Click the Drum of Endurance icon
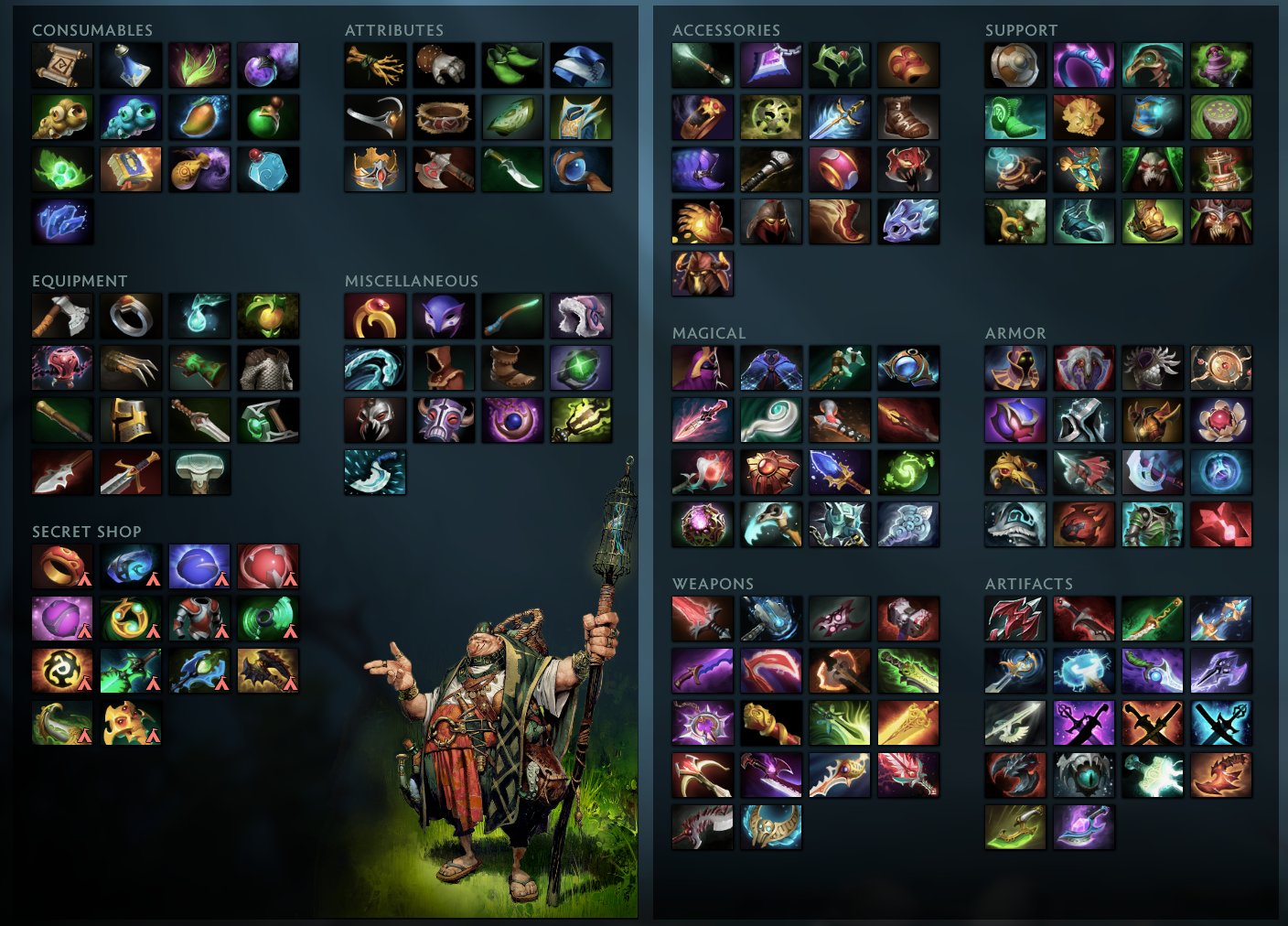The width and height of the screenshot is (1288, 926). [x=1222, y=115]
